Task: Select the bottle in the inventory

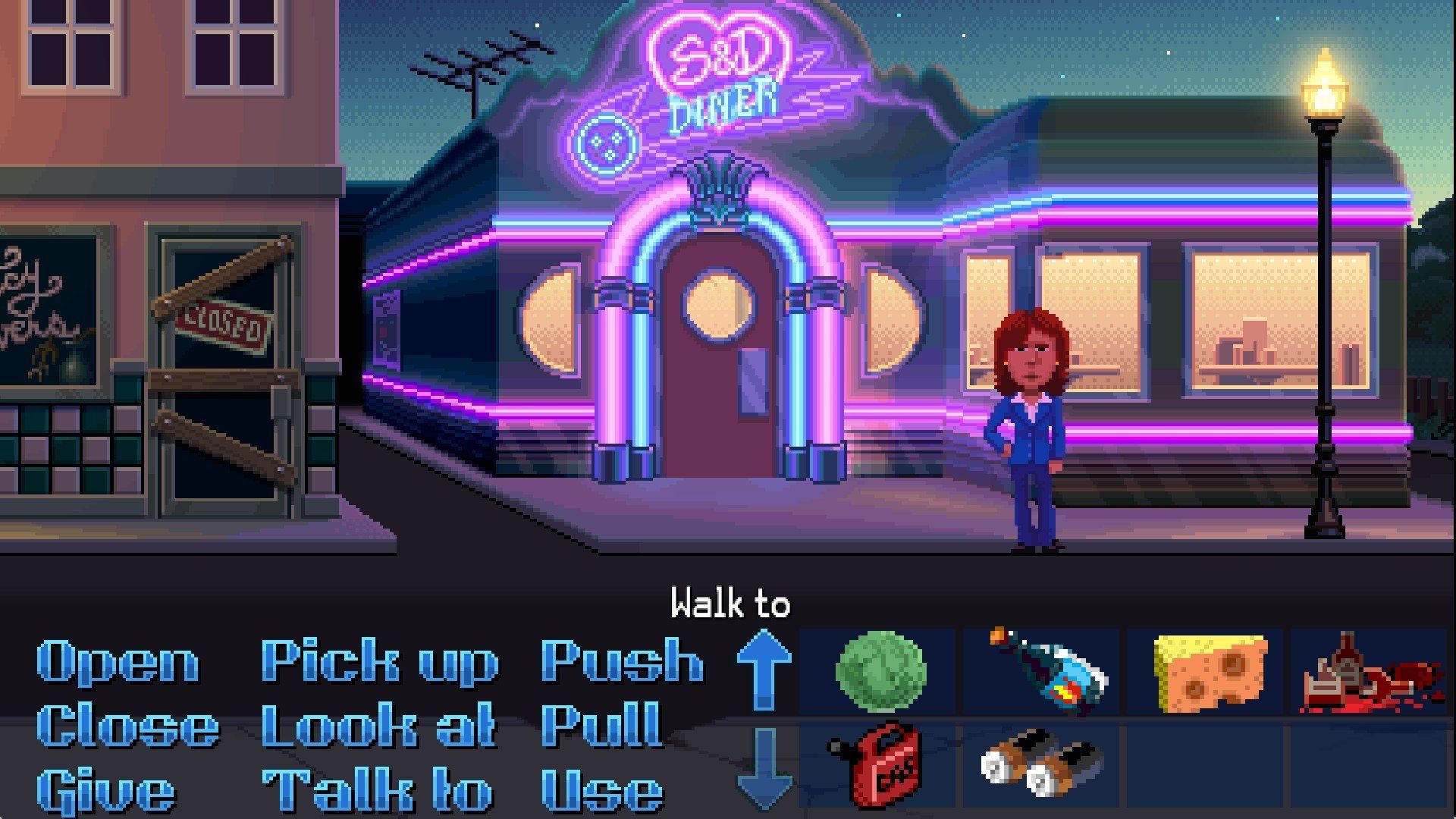Action: pos(1046,671)
